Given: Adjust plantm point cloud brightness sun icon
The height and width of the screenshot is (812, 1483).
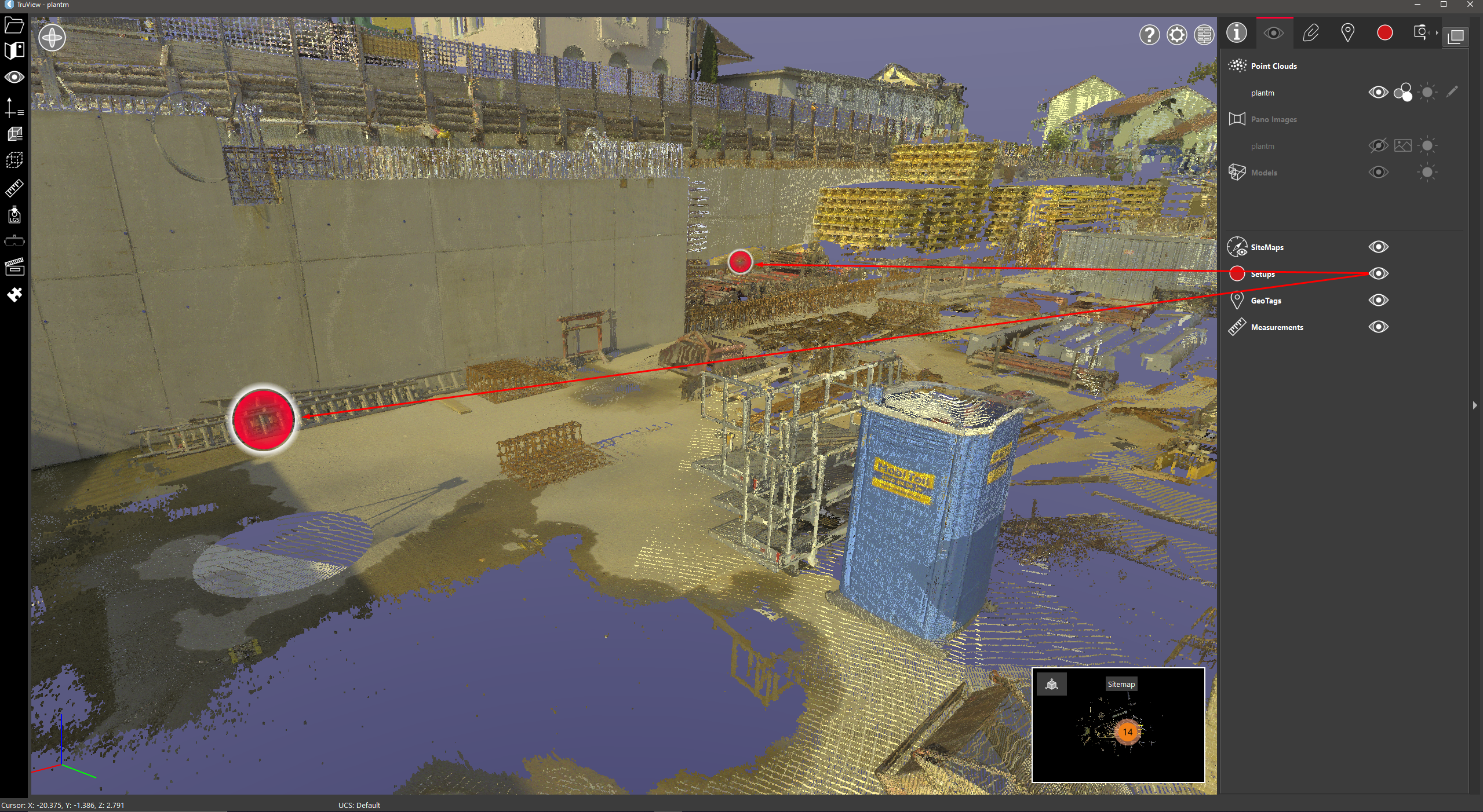Looking at the screenshot, I should click(1427, 93).
